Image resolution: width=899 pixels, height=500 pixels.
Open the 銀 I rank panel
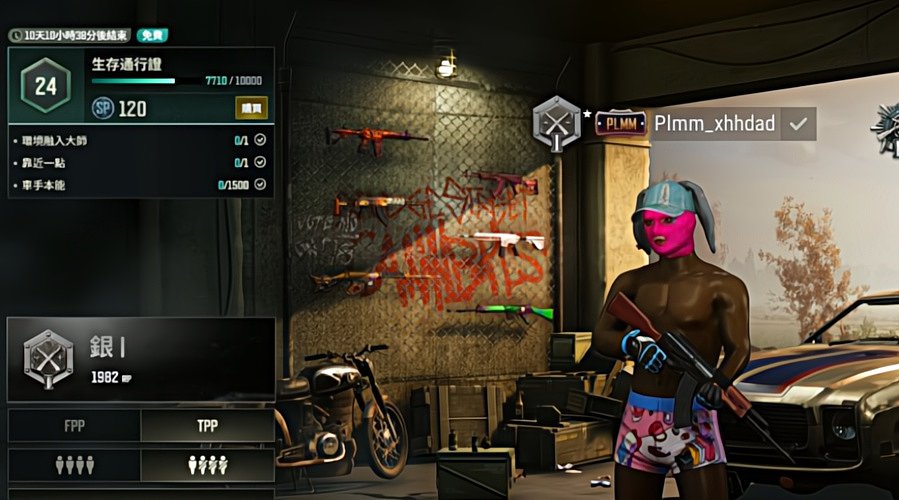(x=140, y=359)
